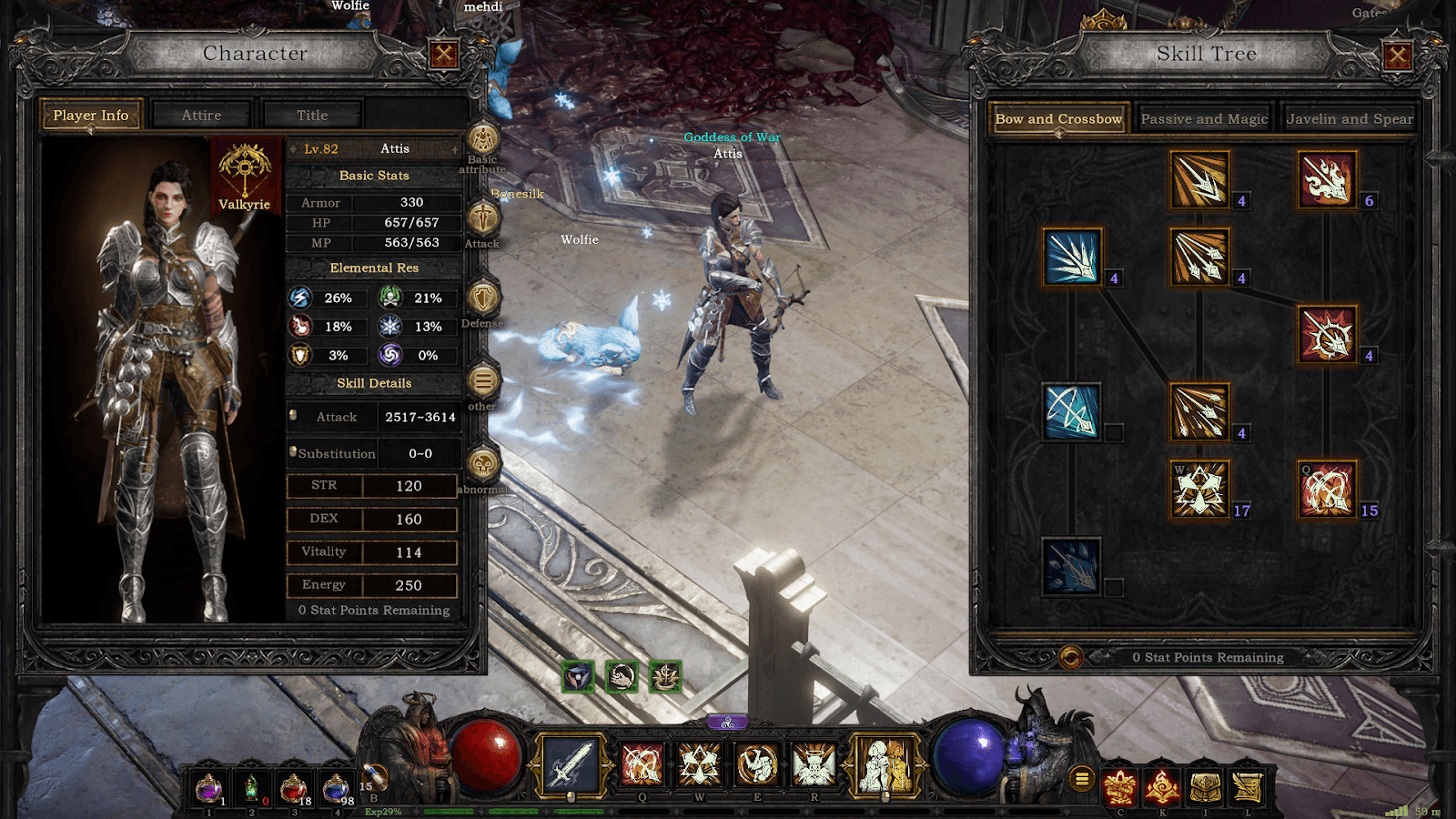The height and width of the screenshot is (819, 1456).
Task: Show the abnormal status section
Action: [483, 464]
